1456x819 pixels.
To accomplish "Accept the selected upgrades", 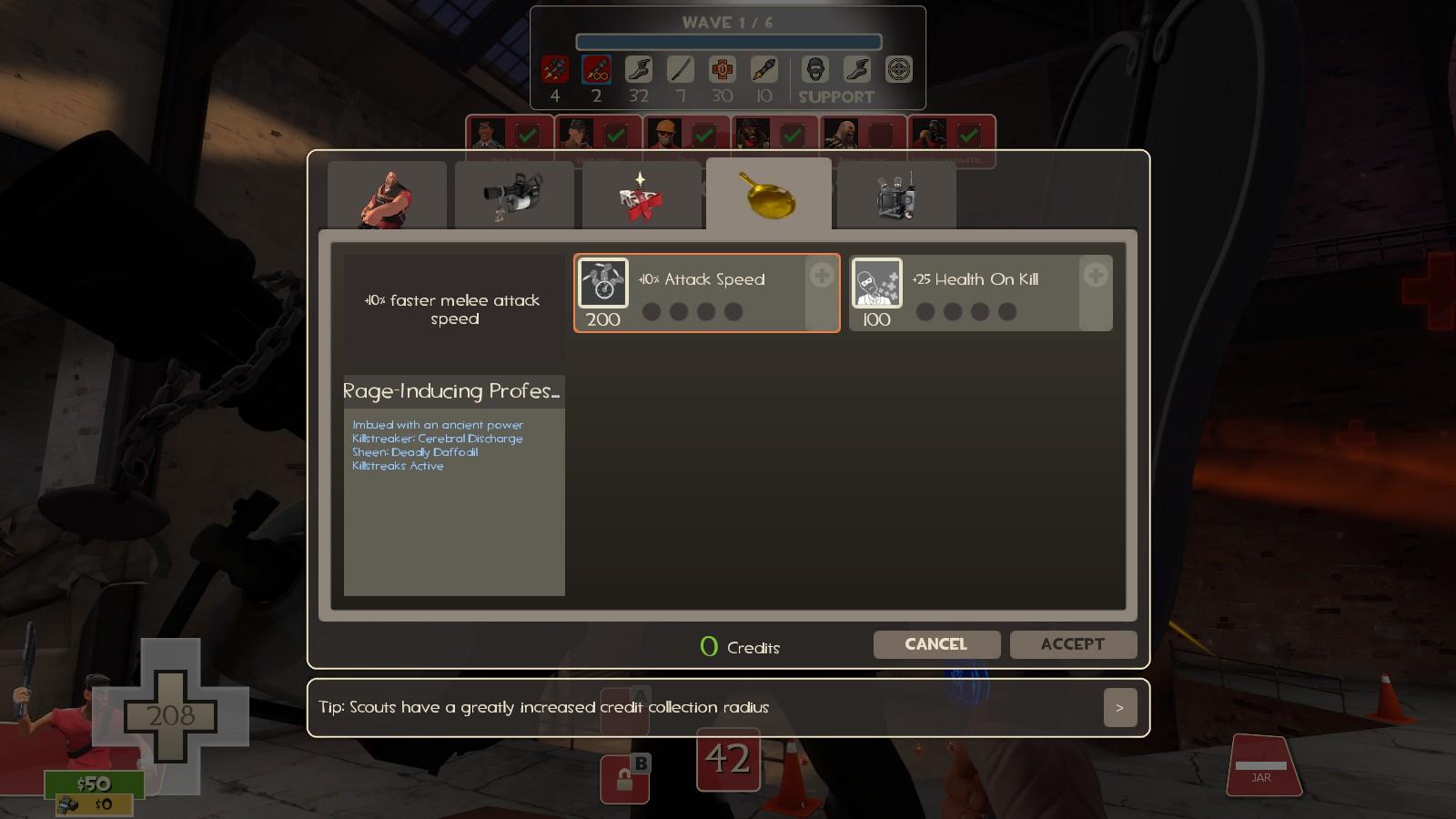I will coord(1073,644).
